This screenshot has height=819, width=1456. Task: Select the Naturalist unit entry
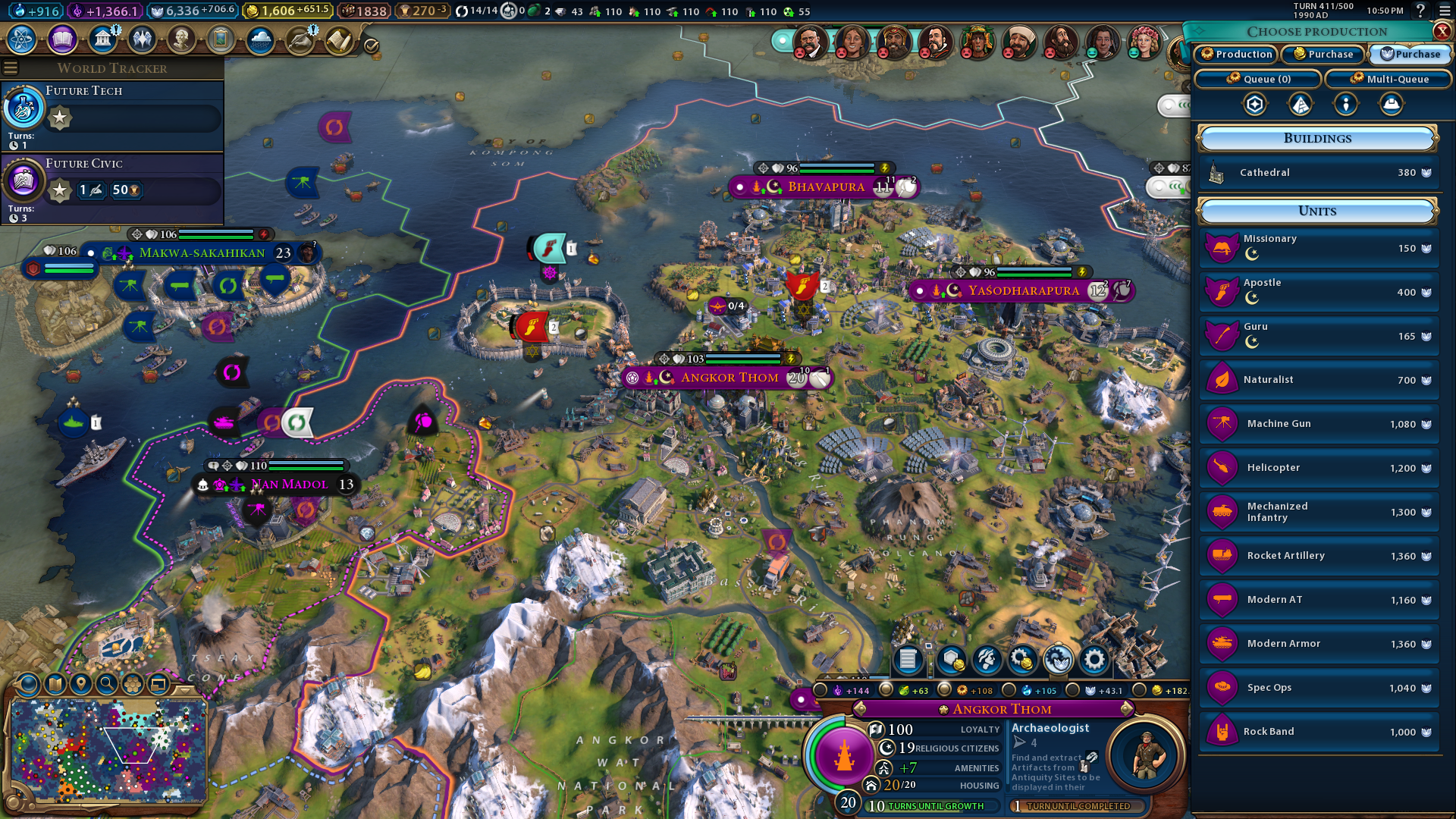point(1318,380)
